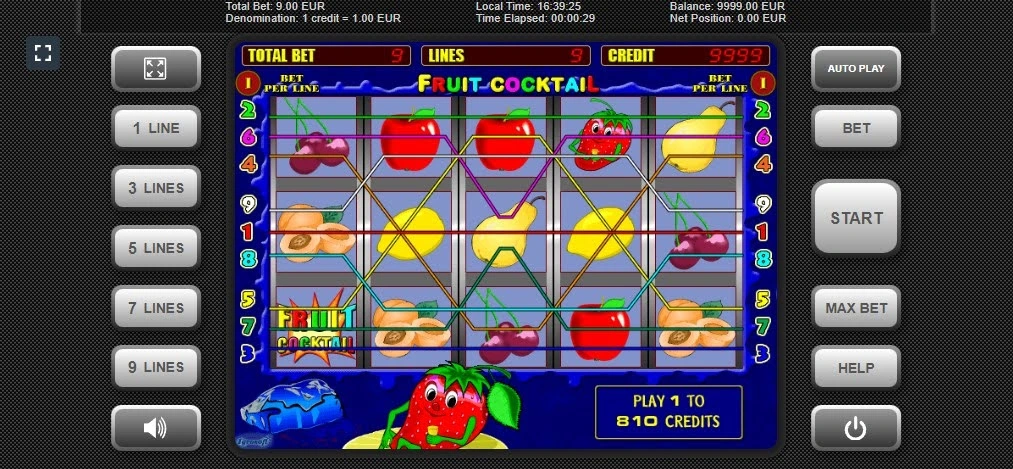Choose the 3 LINES option
Screen dimensions: 1013x469
click(x=156, y=188)
